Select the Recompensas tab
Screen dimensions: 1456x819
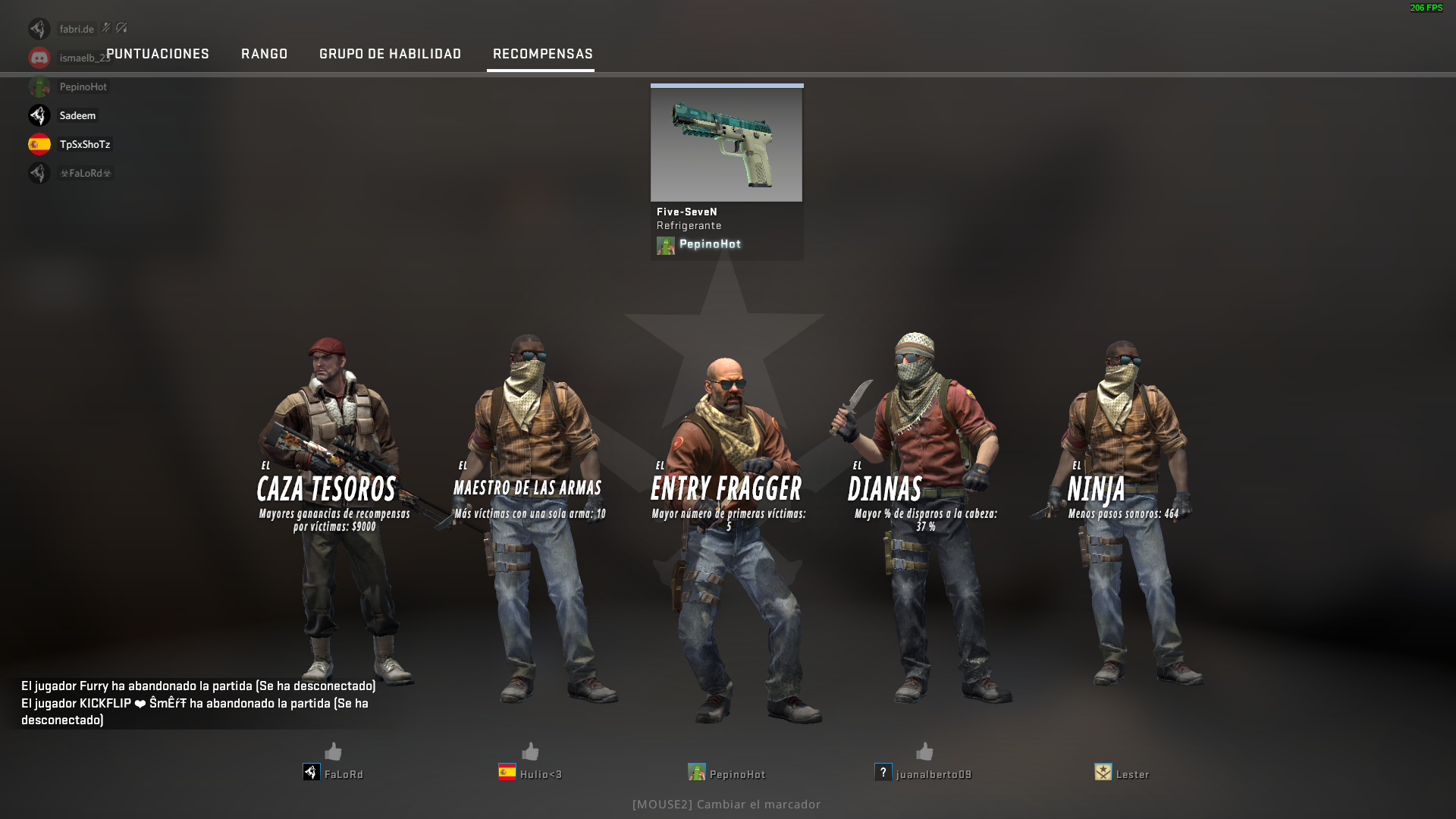(542, 54)
